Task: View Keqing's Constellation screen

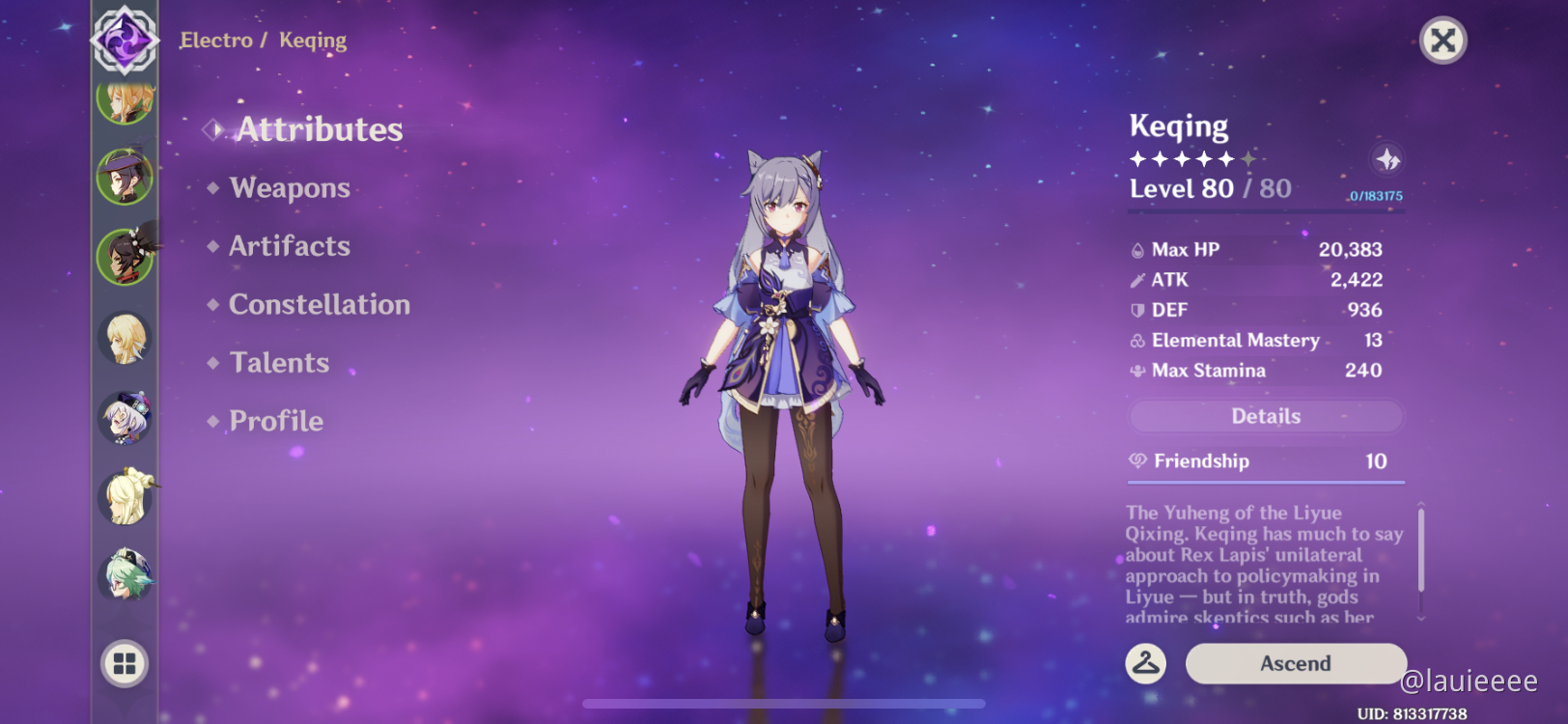Action: coord(319,305)
